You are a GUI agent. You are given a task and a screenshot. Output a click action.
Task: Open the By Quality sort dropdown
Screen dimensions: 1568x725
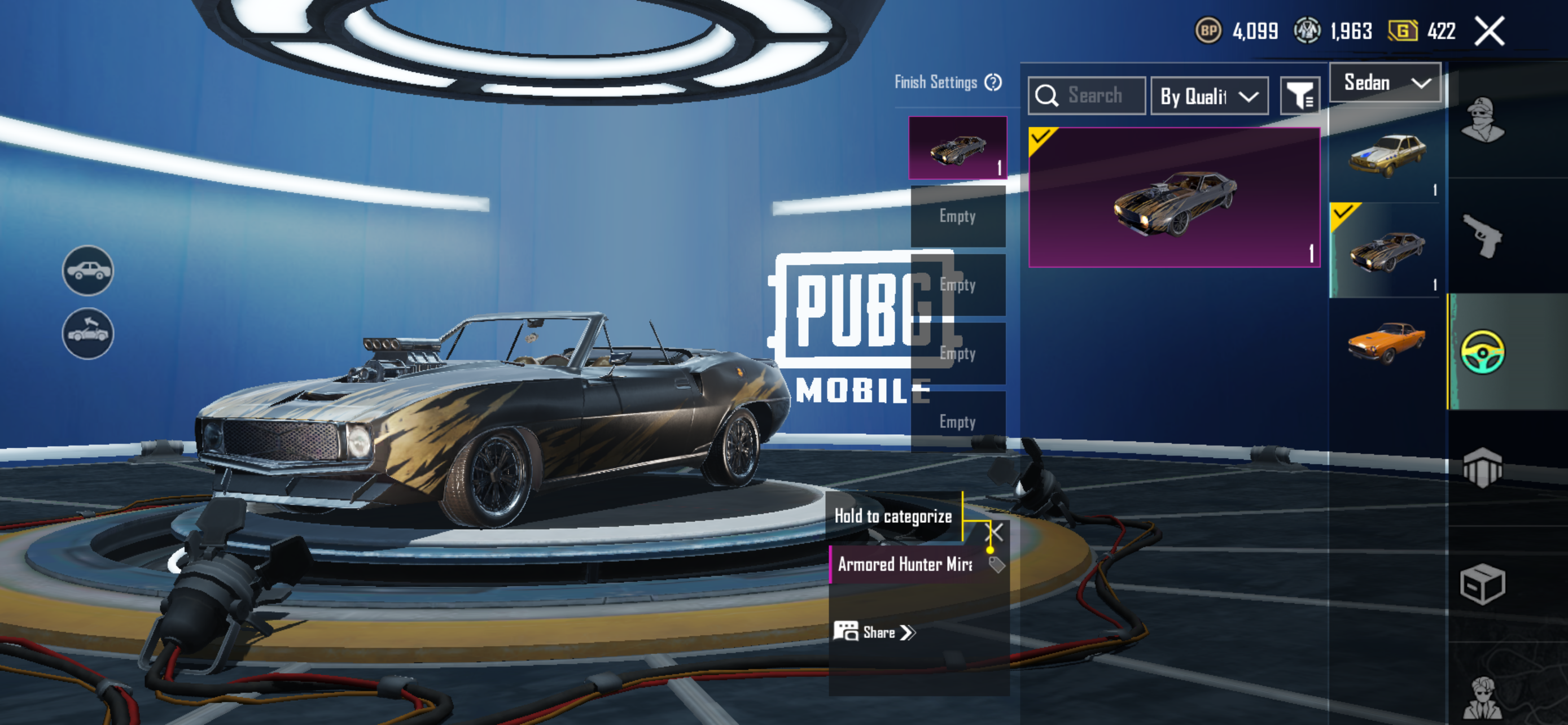[1209, 96]
